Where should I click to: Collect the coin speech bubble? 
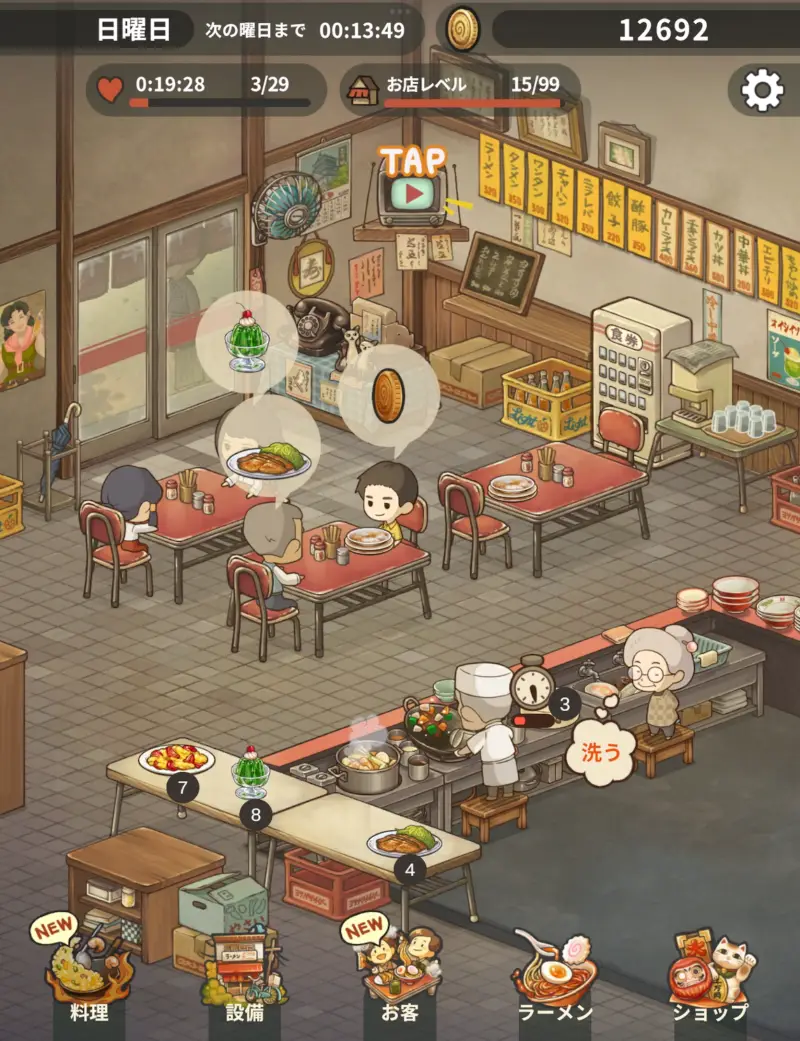coord(389,395)
